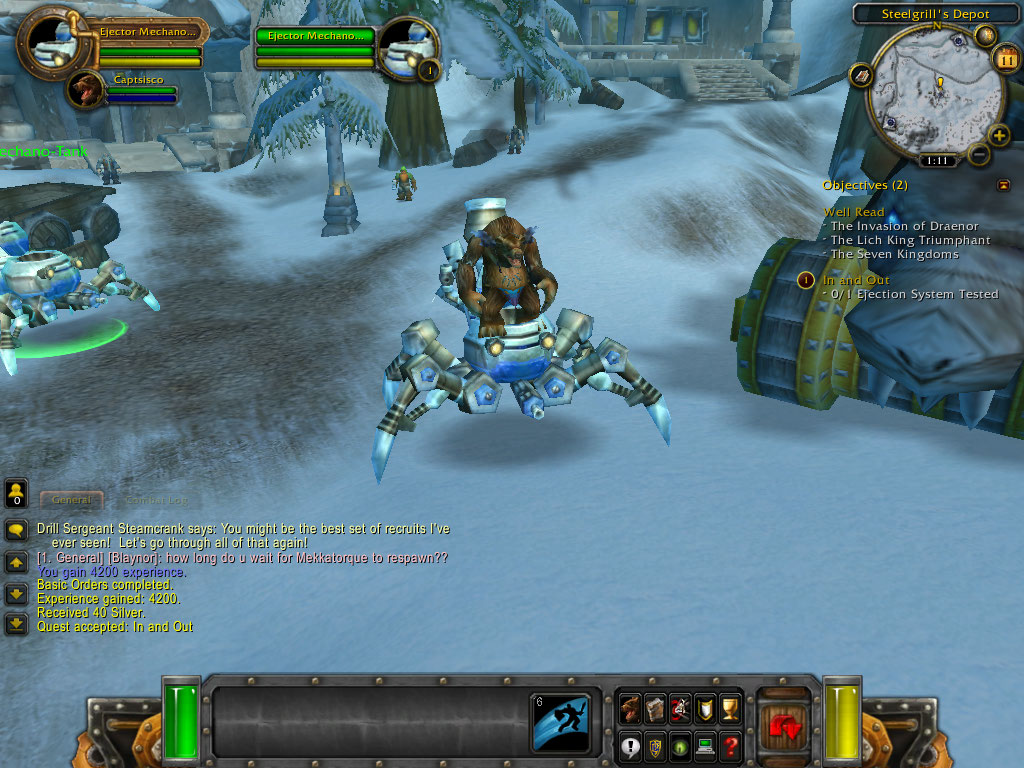1024x768 pixels.
Task: Open the achievements shield button
Action: (705, 709)
